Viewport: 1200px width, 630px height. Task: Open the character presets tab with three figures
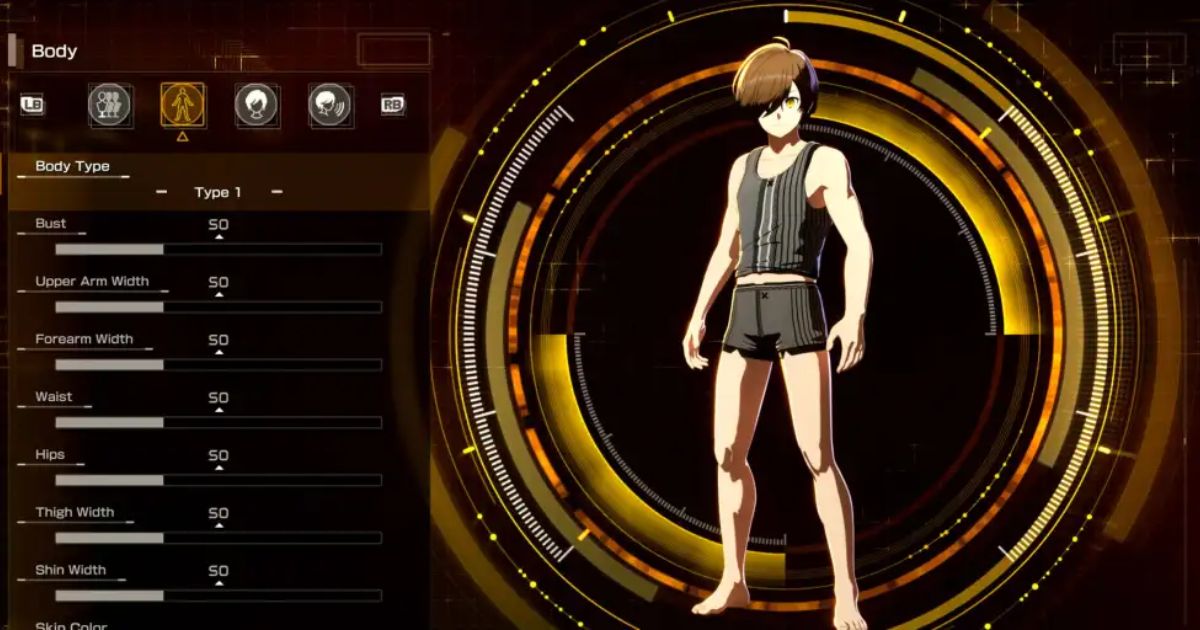coord(110,105)
